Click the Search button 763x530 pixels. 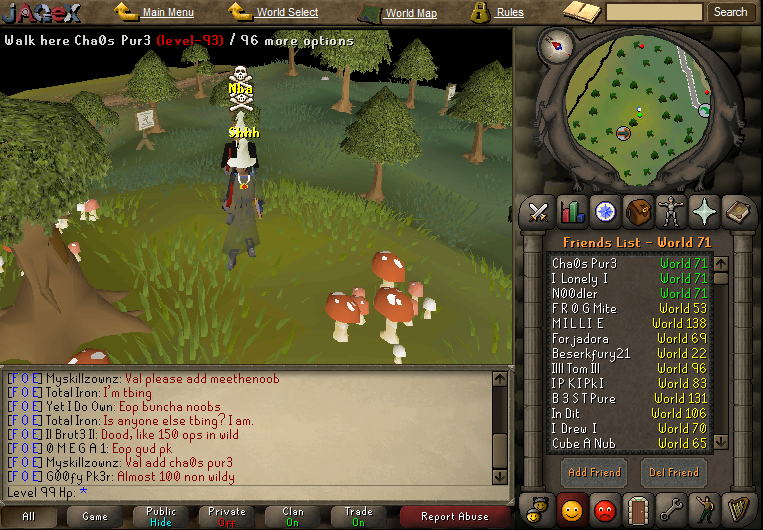pyautogui.click(x=730, y=12)
